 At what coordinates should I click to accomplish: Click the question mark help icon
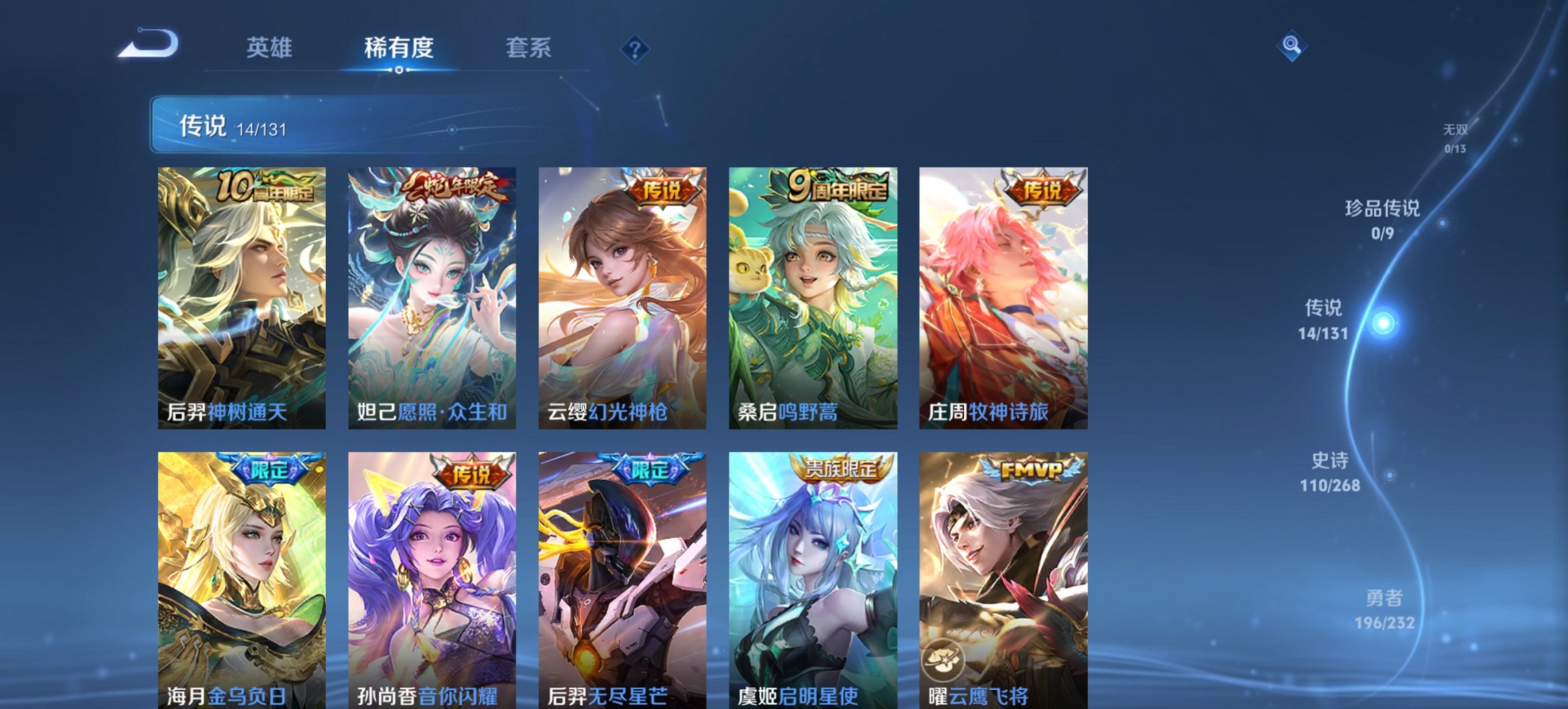(x=634, y=48)
